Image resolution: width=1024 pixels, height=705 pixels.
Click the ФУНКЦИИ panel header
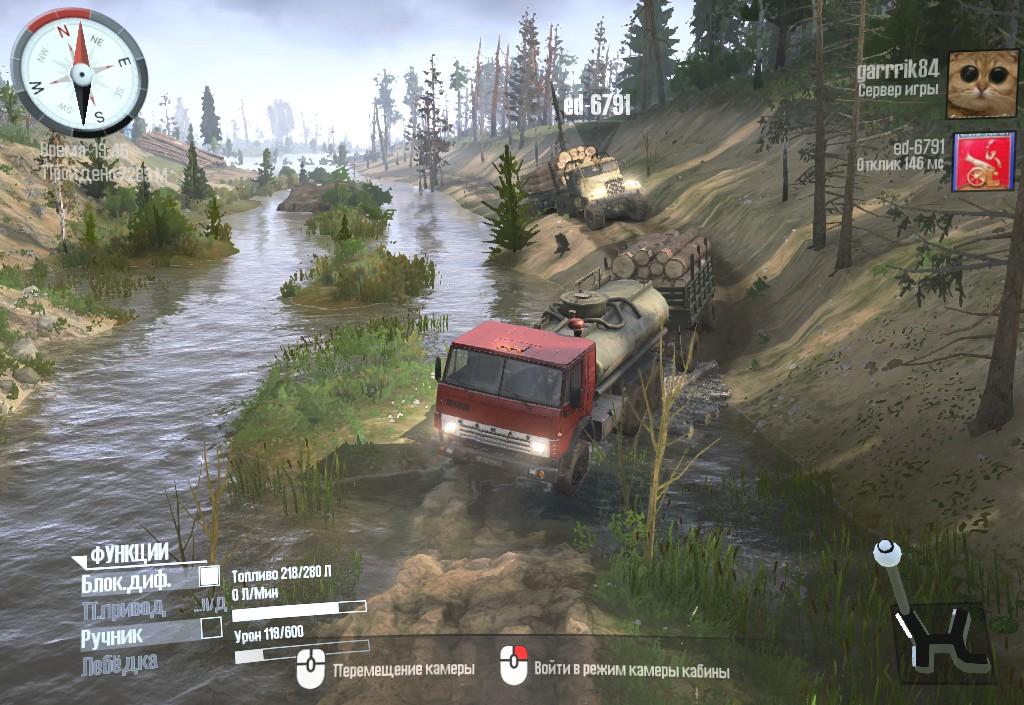click(129, 554)
